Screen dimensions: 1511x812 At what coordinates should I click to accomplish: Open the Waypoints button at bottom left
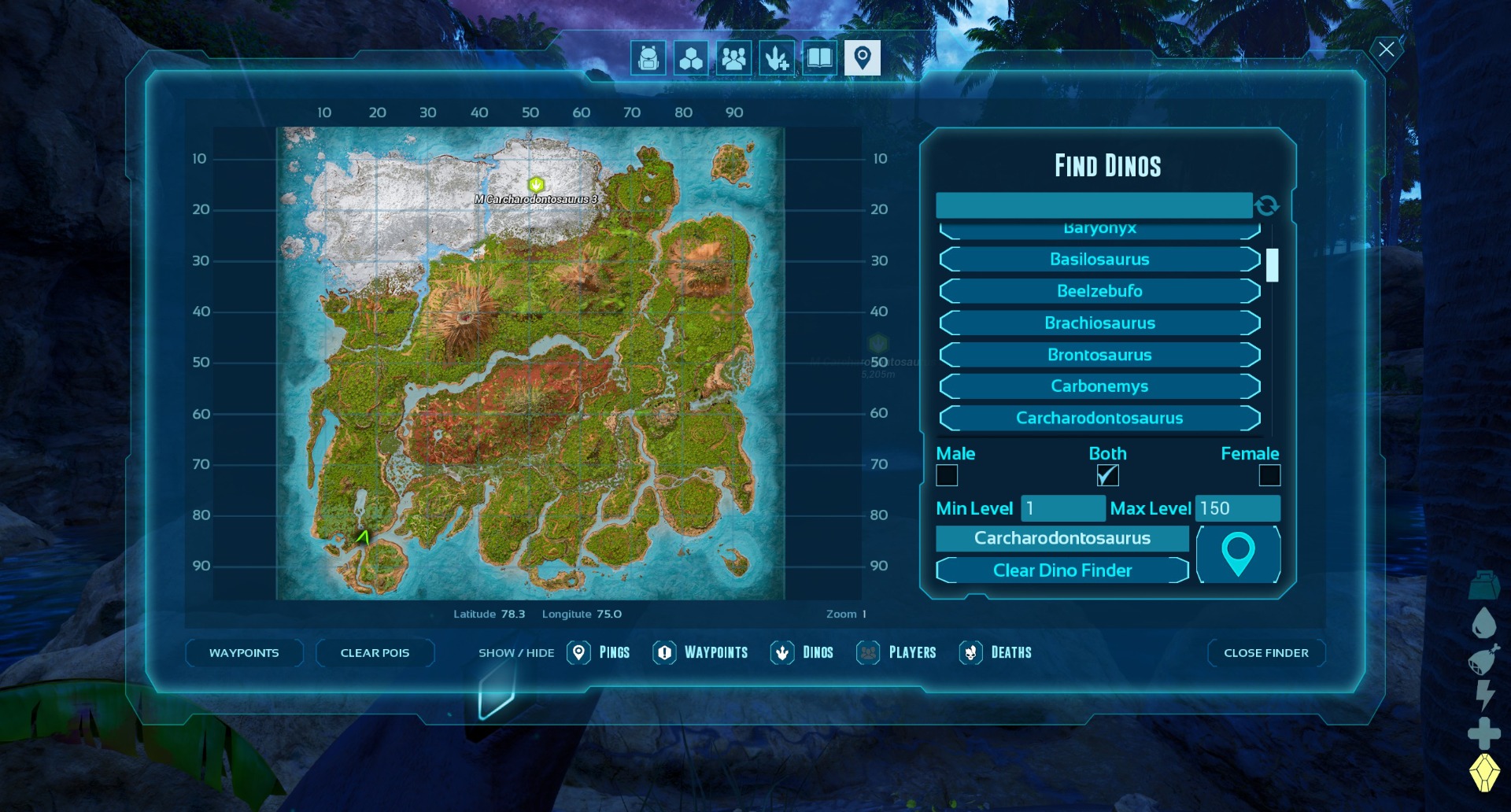244,653
